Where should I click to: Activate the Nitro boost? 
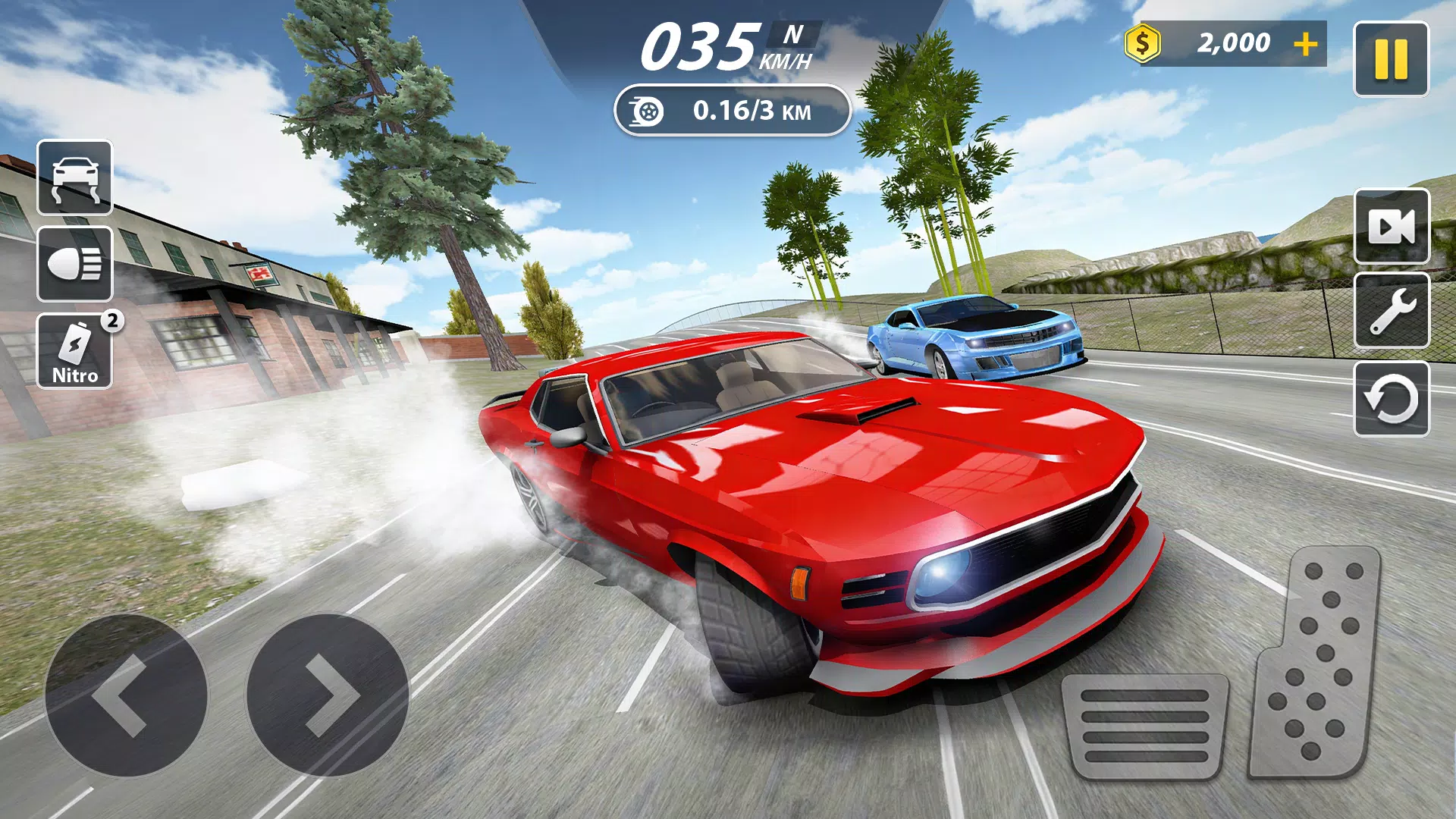(74, 351)
